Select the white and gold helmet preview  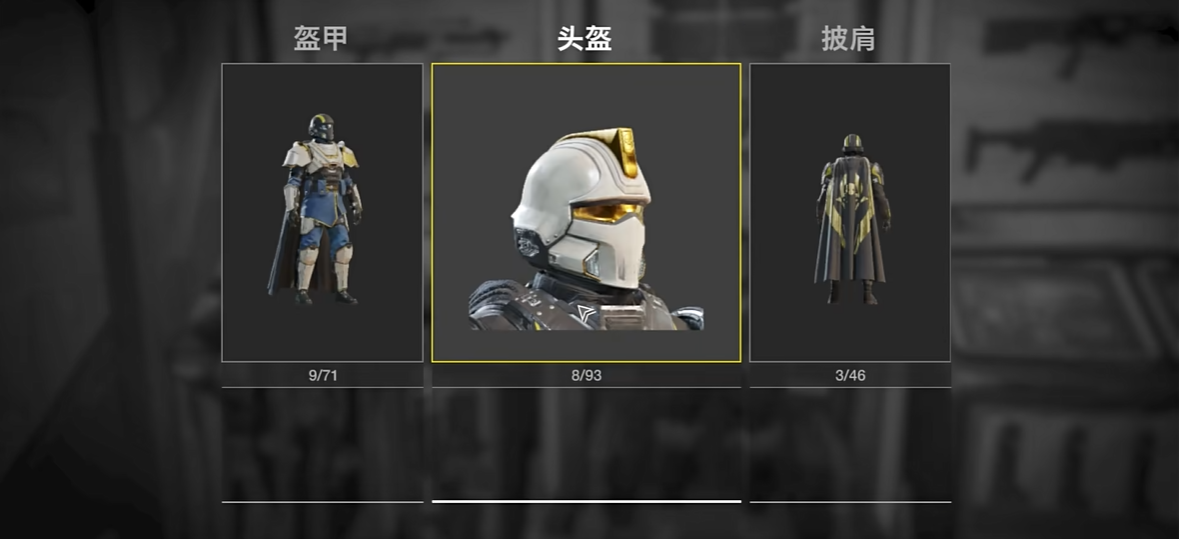(x=586, y=212)
